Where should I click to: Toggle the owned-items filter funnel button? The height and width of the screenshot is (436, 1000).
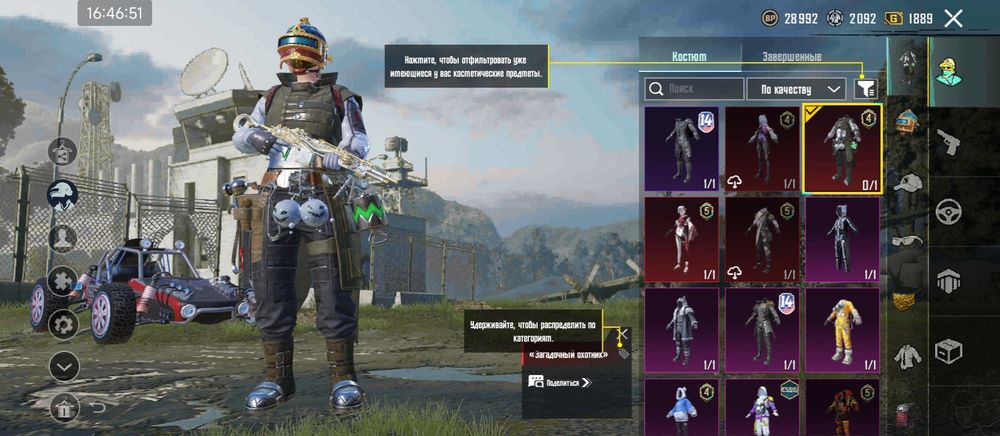tap(865, 89)
